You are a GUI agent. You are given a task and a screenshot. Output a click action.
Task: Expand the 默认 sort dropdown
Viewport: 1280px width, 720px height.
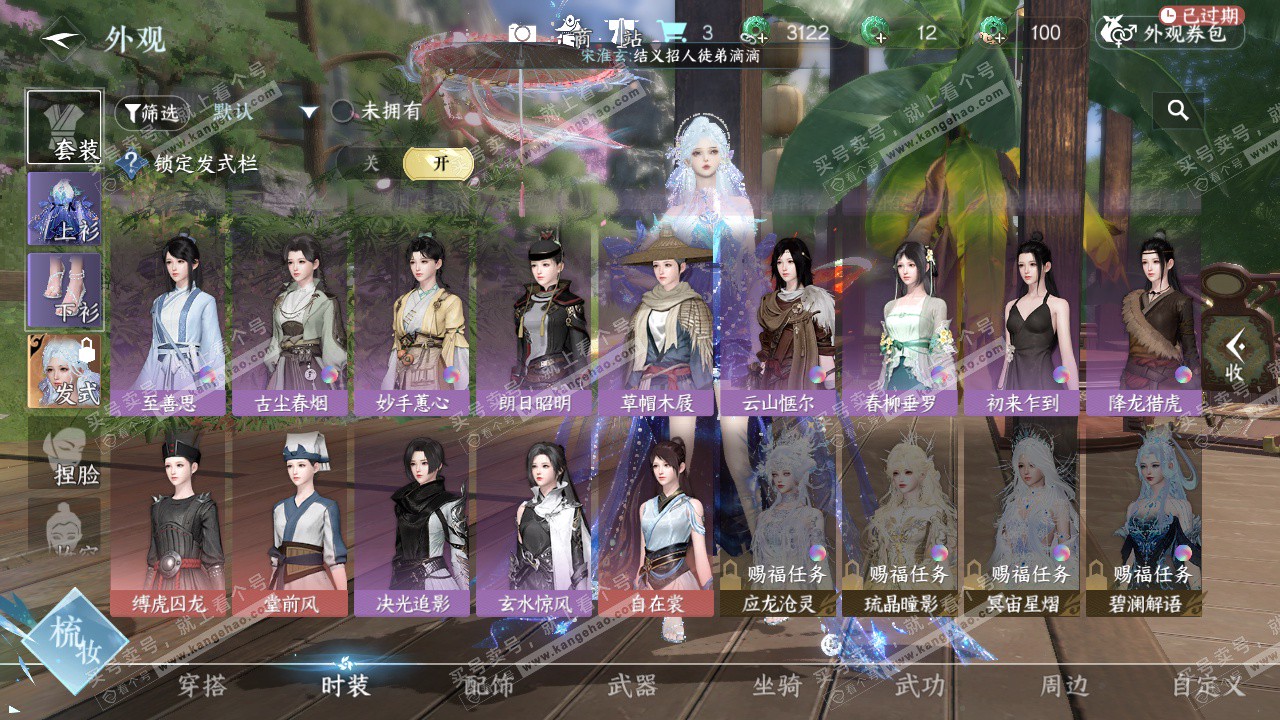pos(309,112)
